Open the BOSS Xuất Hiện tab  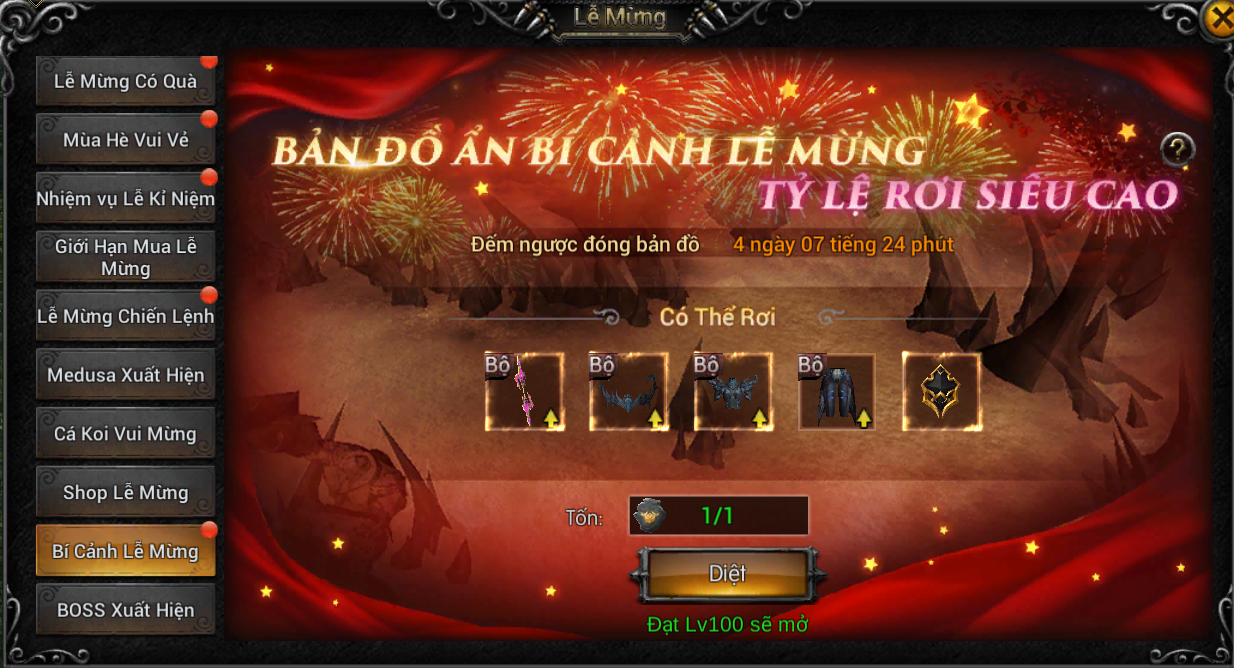[x=125, y=610]
